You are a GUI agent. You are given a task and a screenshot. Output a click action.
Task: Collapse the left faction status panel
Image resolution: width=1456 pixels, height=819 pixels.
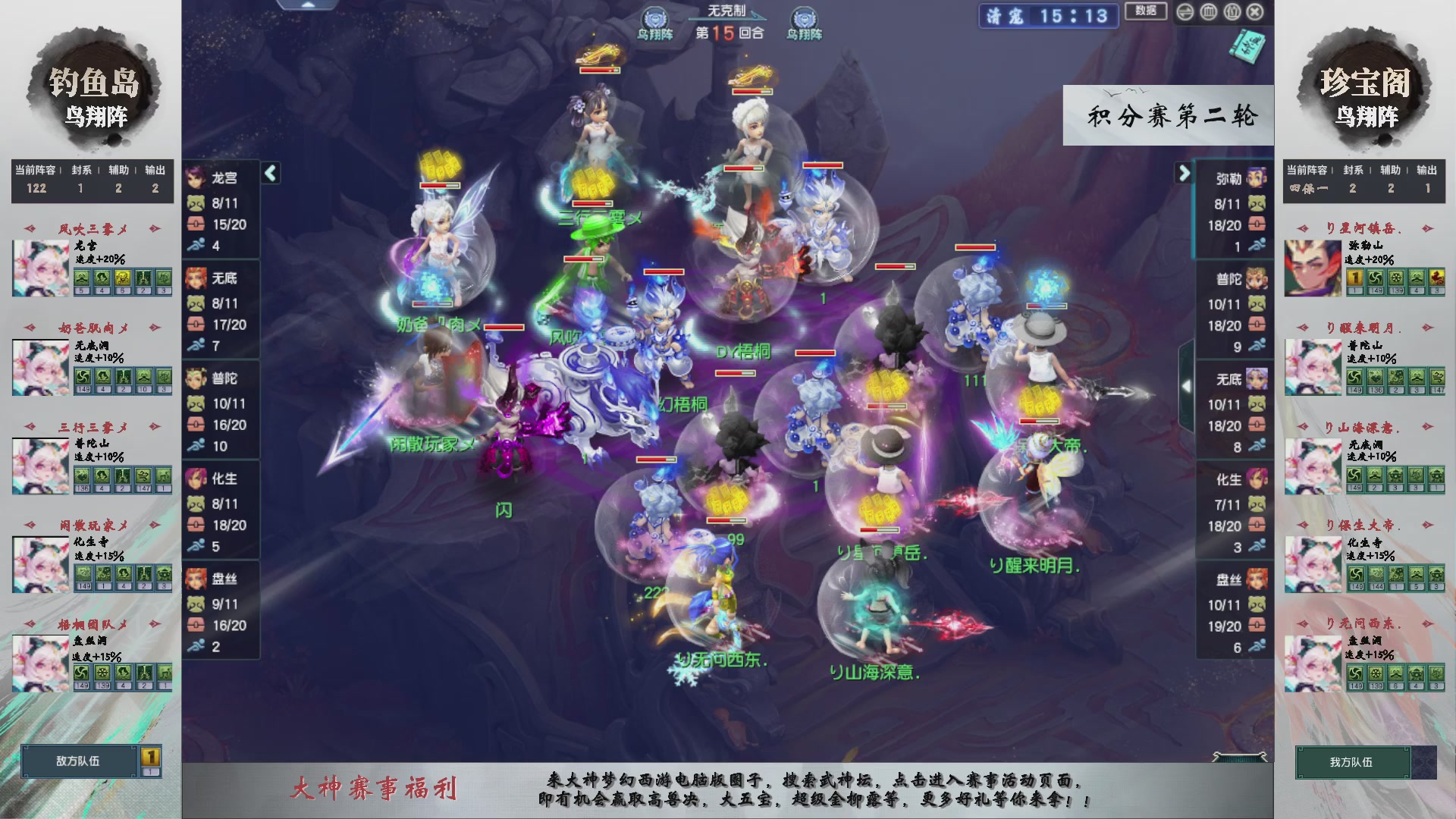click(269, 173)
